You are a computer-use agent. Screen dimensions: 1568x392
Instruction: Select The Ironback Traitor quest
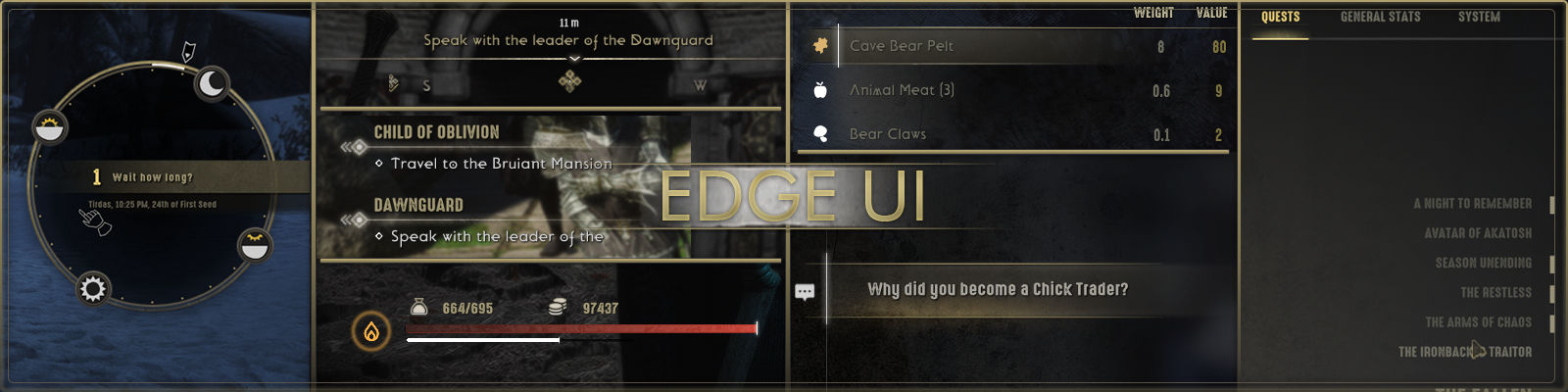[x=1464, y=352]
